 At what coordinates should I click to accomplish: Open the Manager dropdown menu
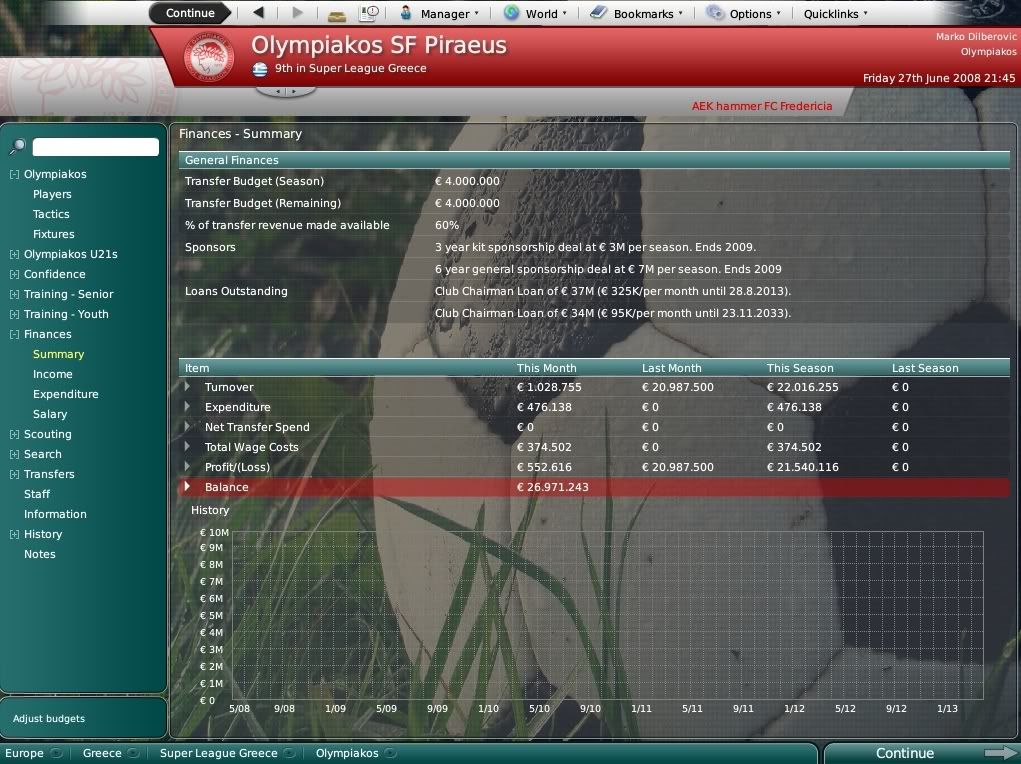click(x=439, y=14)
